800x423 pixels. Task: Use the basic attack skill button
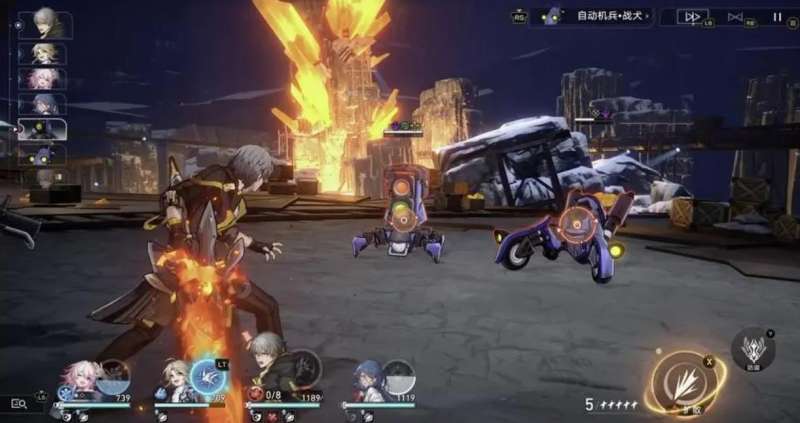689,383
